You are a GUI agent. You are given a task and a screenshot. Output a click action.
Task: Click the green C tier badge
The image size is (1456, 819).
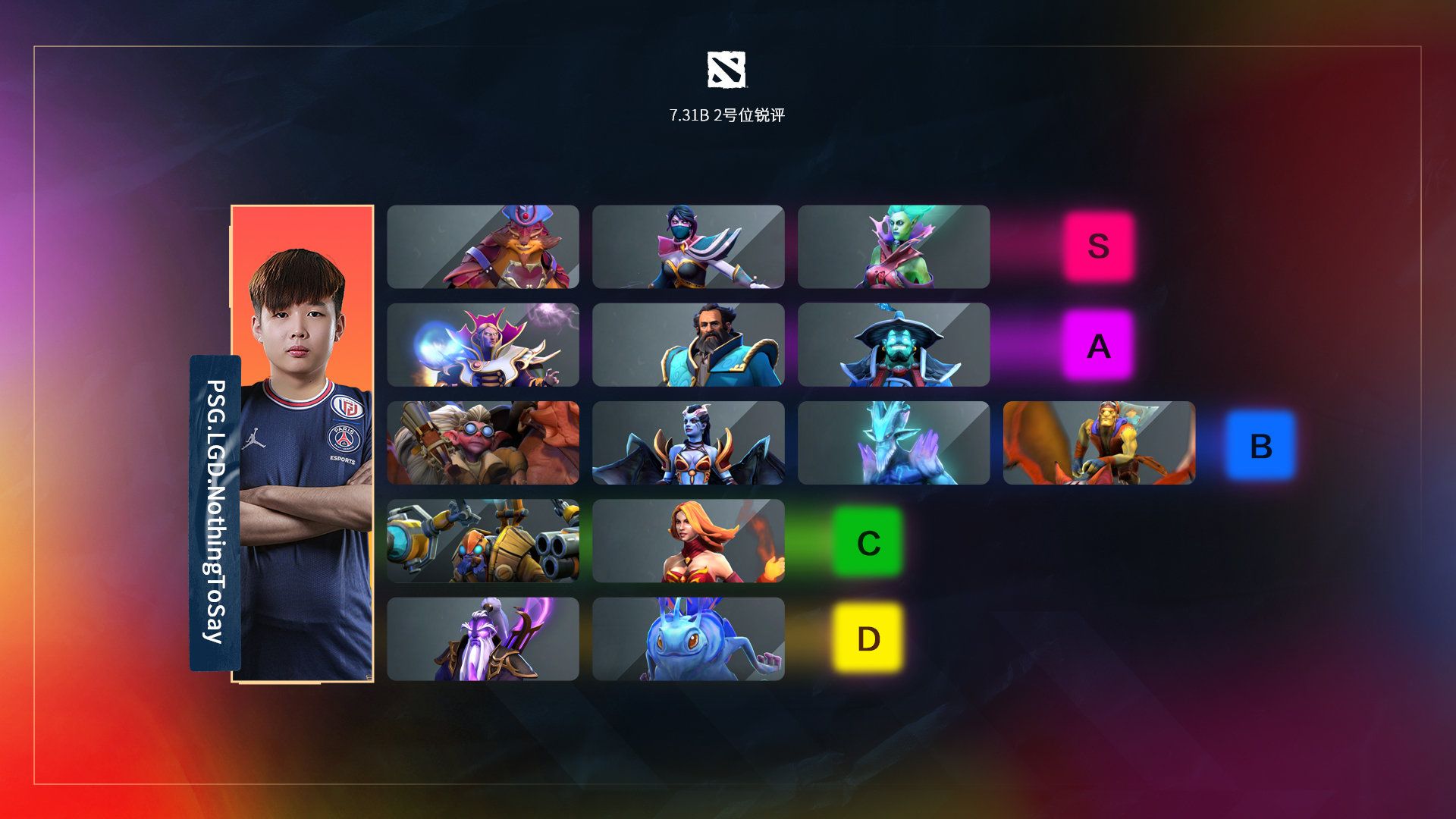point(868,542)
